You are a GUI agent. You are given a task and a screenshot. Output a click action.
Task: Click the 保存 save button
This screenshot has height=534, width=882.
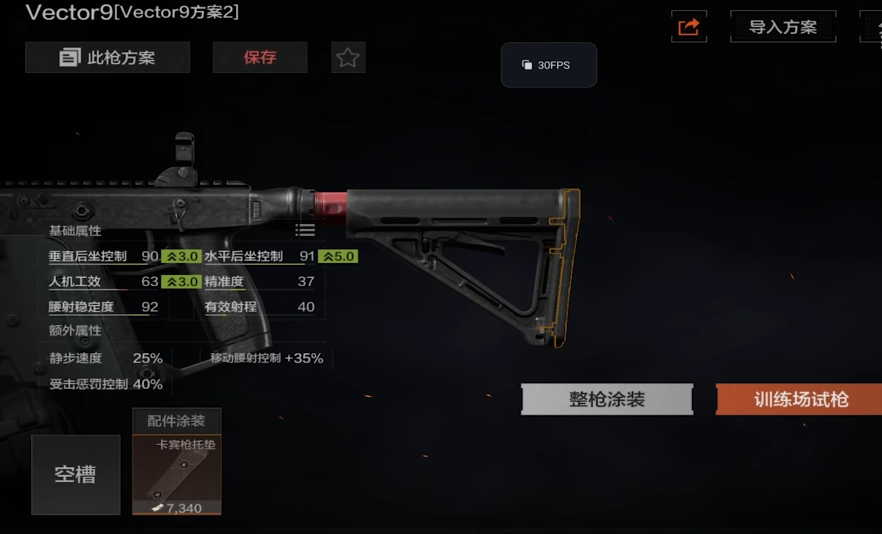(260, 58)
